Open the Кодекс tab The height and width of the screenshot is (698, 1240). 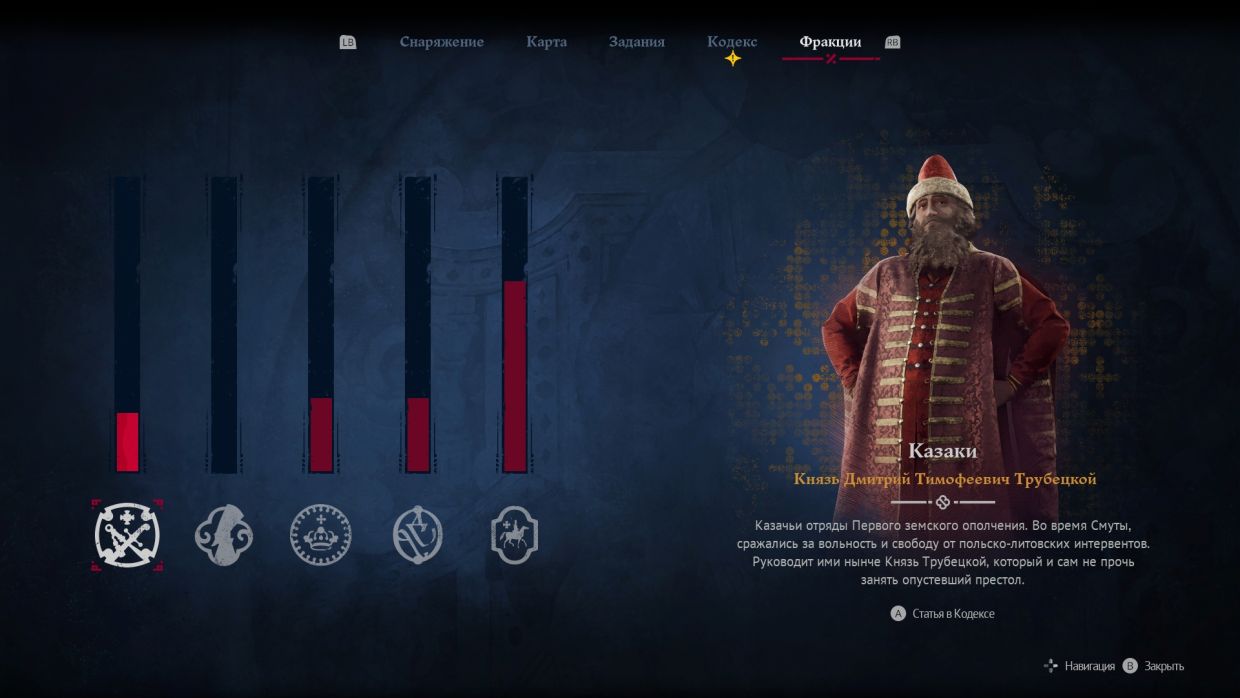[x=732, y=42]
